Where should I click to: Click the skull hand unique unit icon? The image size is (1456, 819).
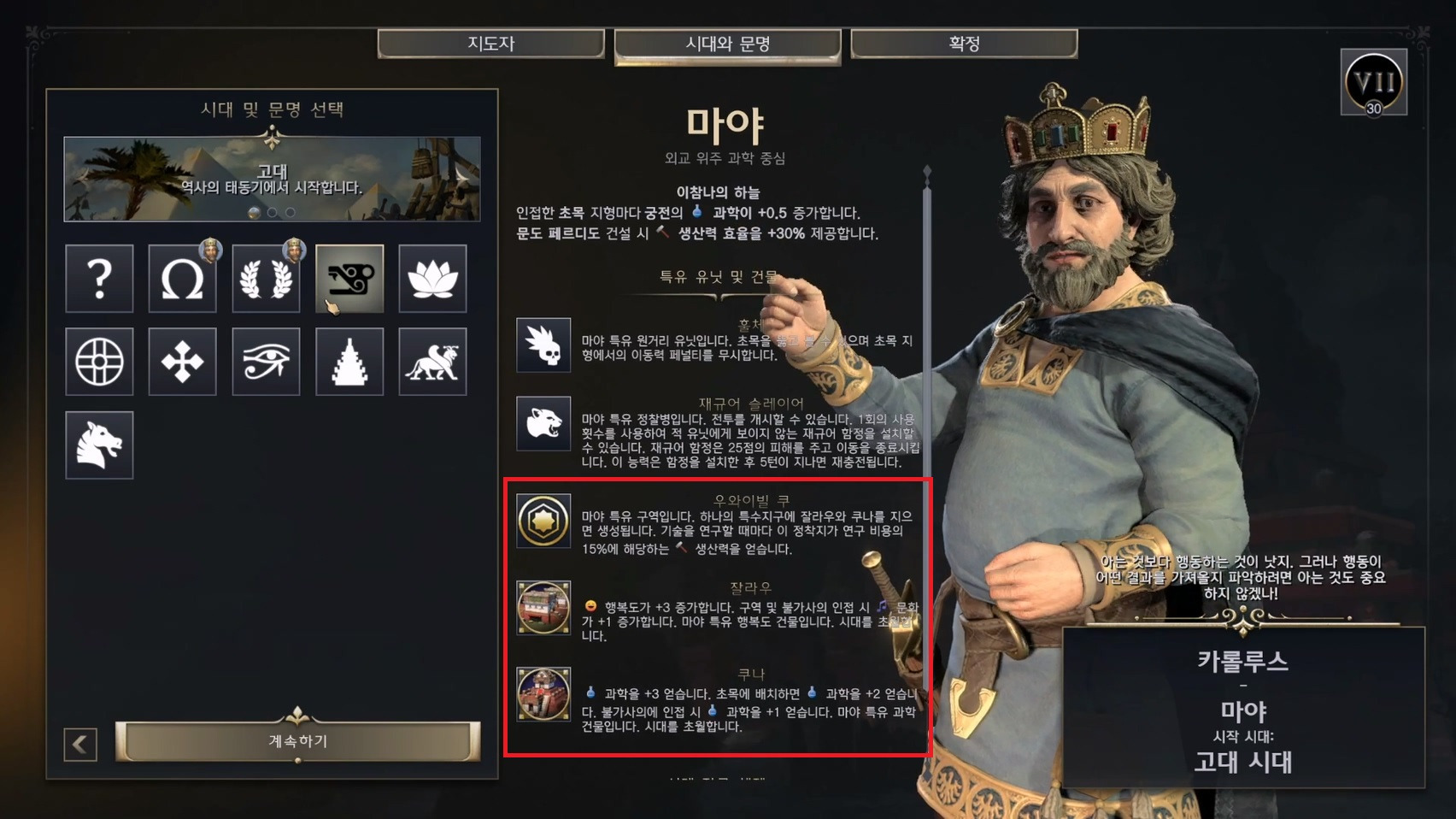tap(543, 345)
